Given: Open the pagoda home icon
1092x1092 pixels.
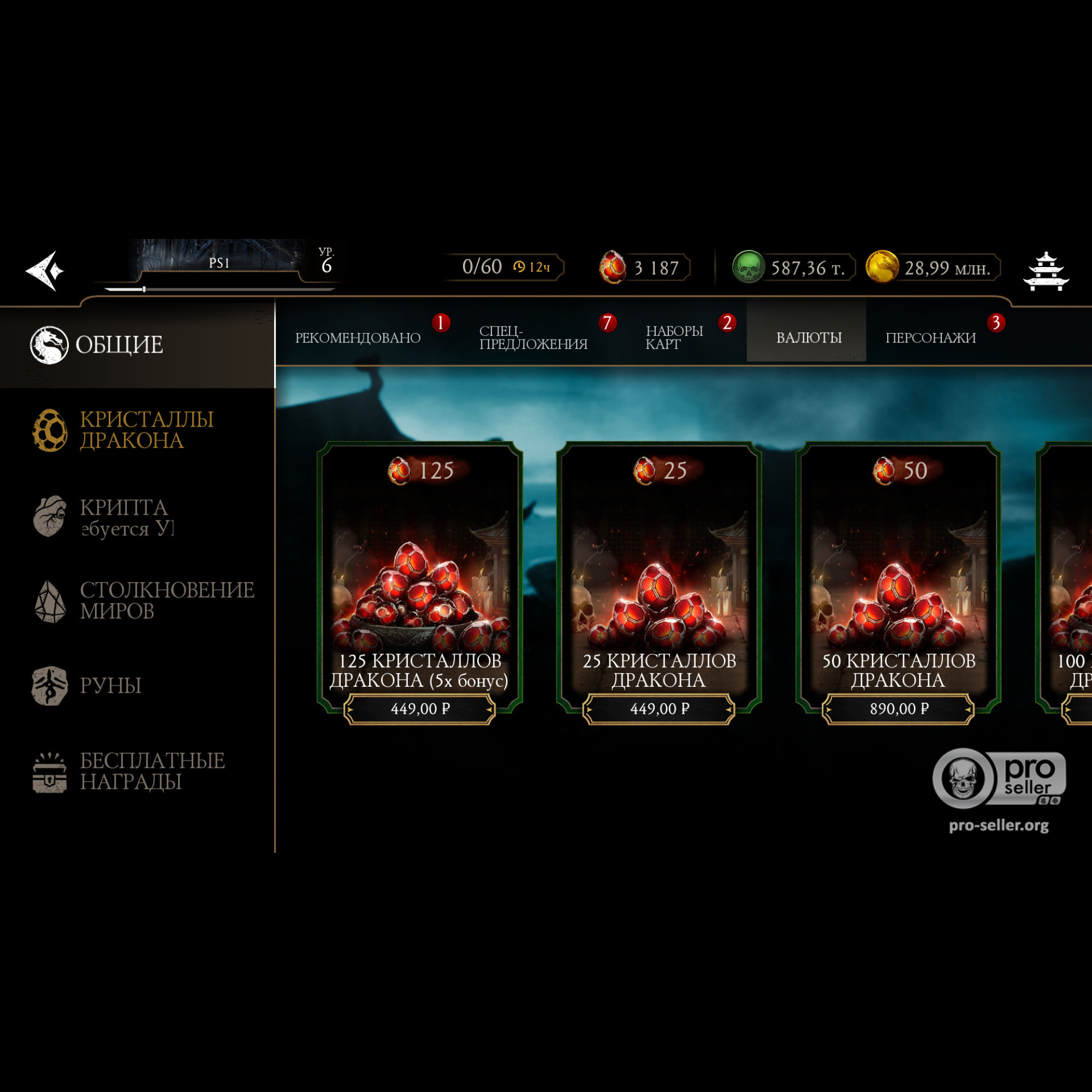Looking at the screenshot, I should [x=1045, y=272].
